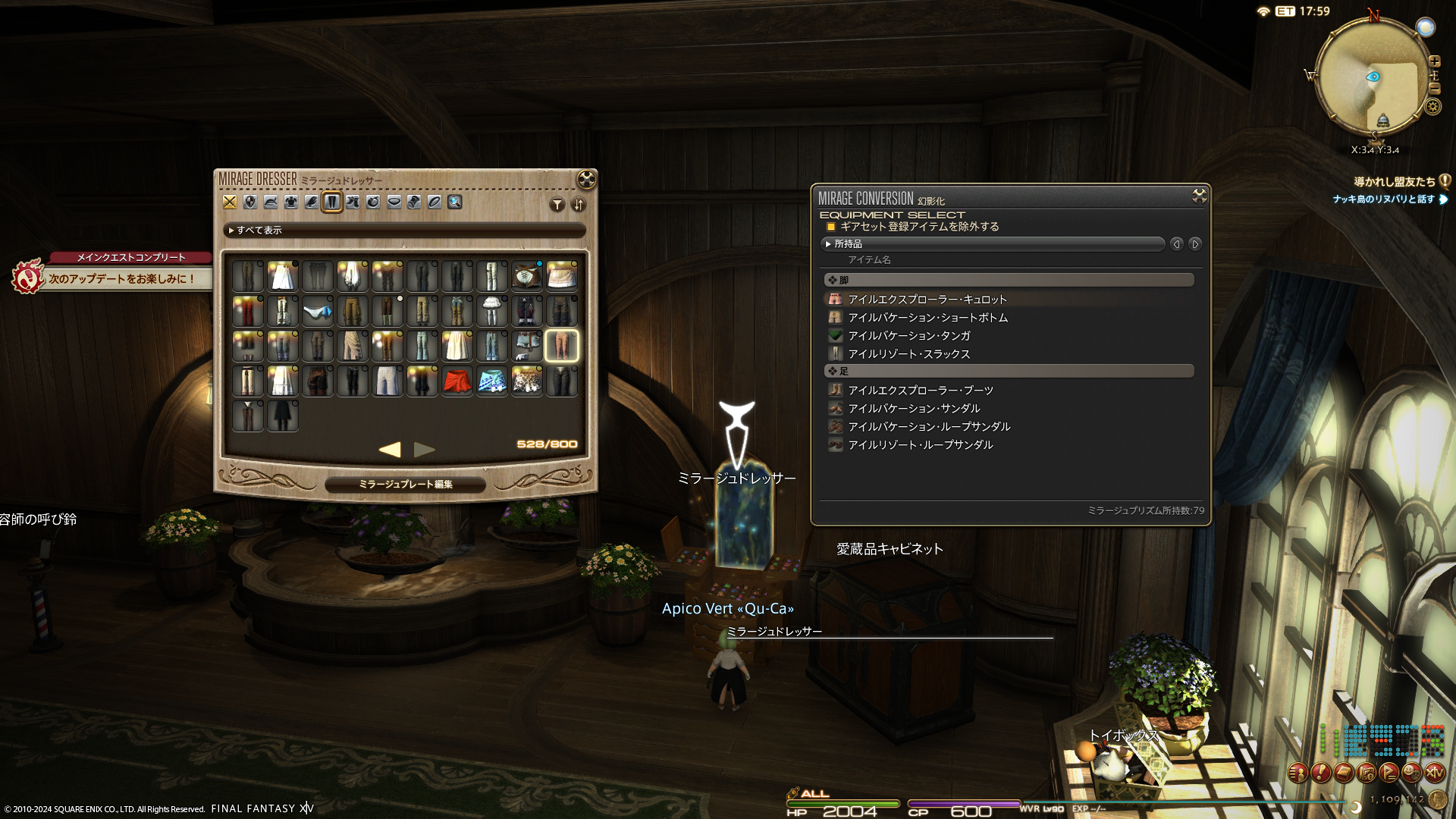This screenshot has height=819, width=1456.
Task: Go to the previous dresser page
Action: pos(390,450)
